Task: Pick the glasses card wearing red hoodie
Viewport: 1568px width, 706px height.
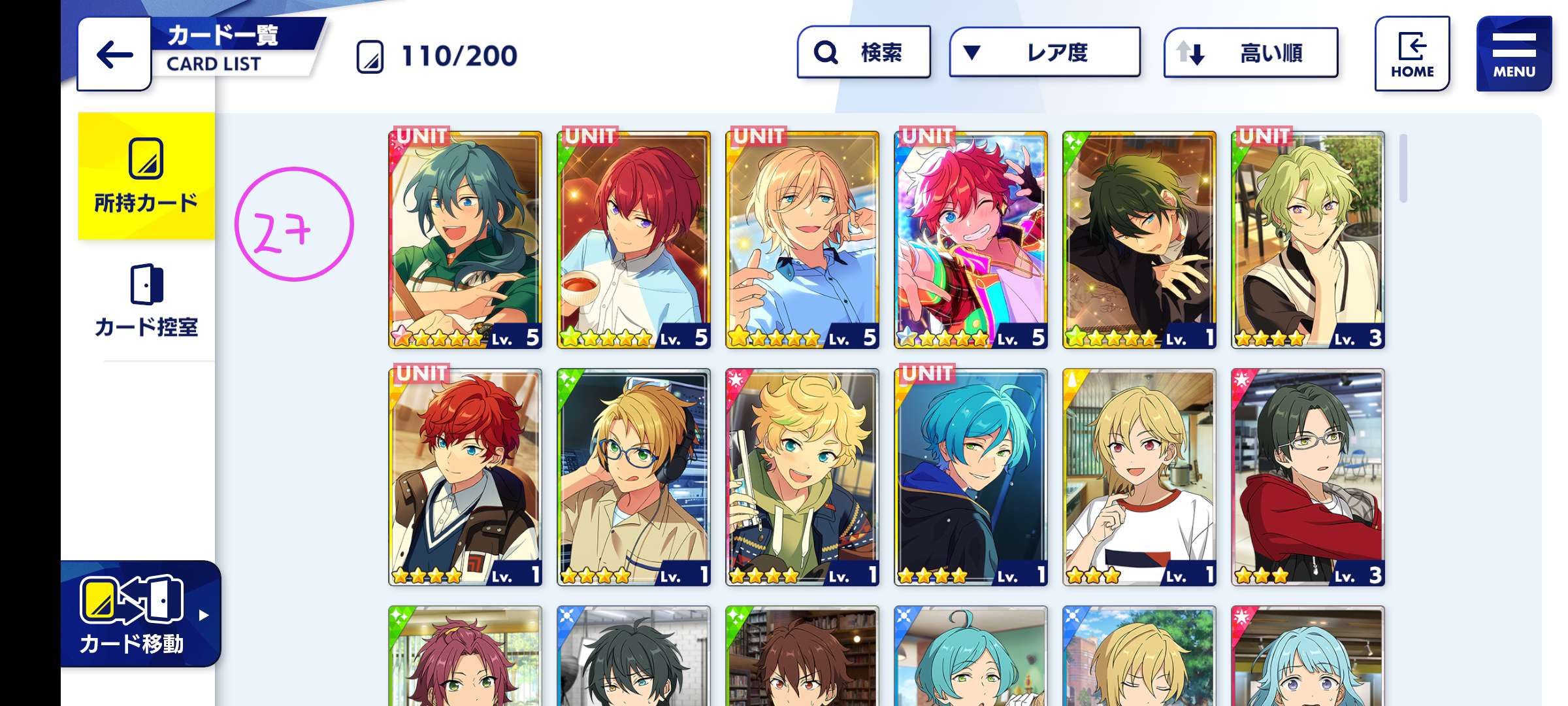Action: coord(1308,477)
